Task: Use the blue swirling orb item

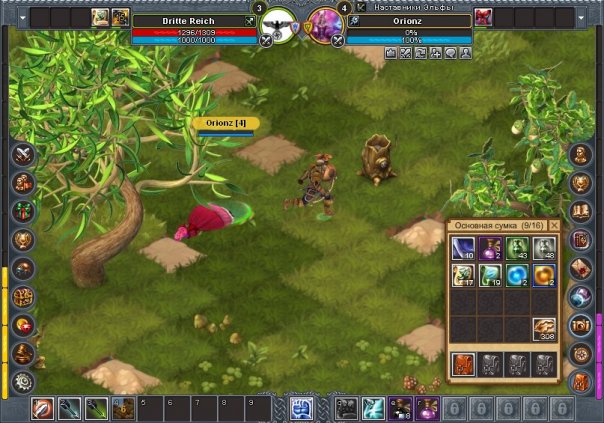Action: (x=517, y=274)
